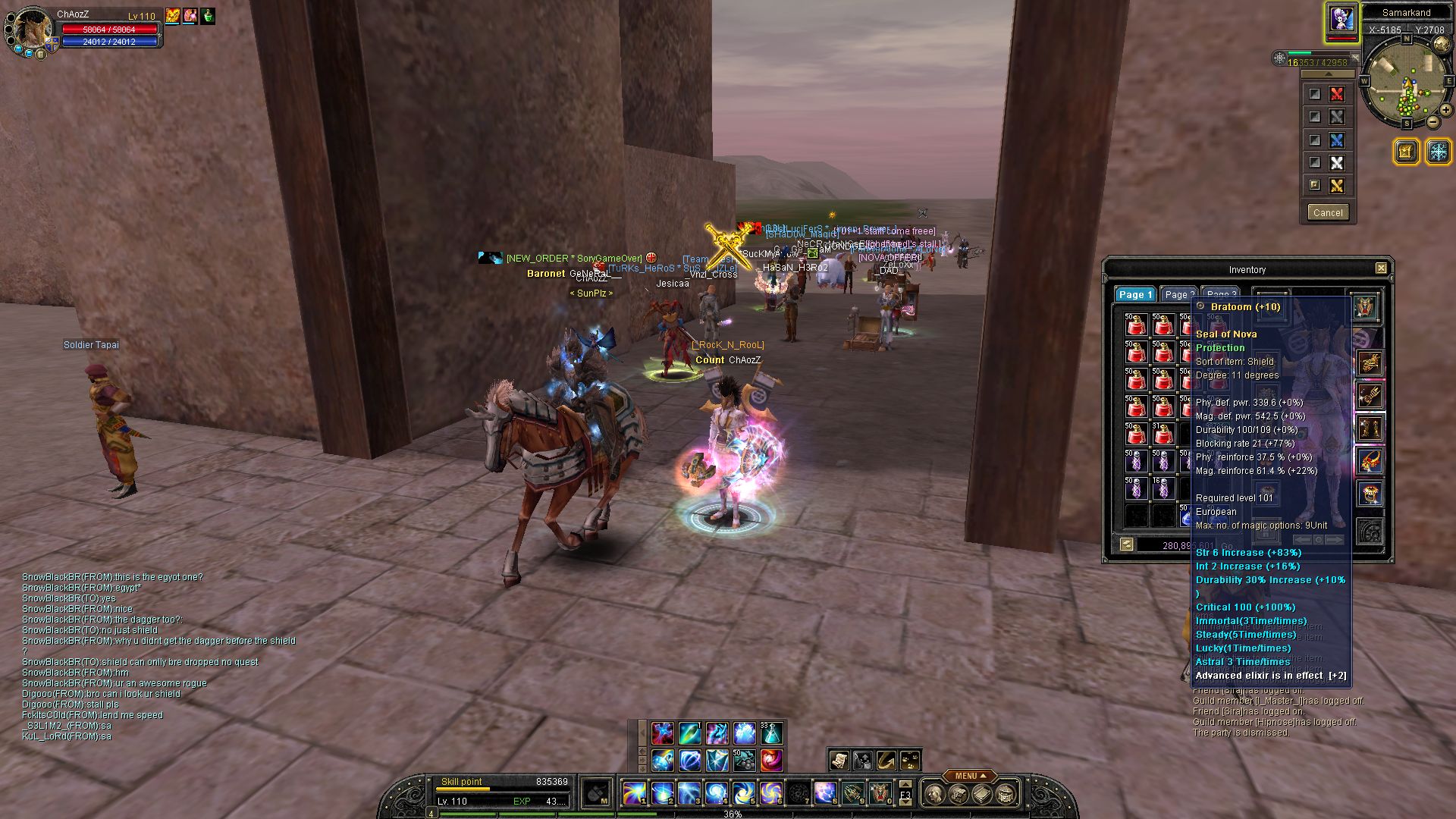Choose the blue crossed swords option

[x=1336, y=140]
